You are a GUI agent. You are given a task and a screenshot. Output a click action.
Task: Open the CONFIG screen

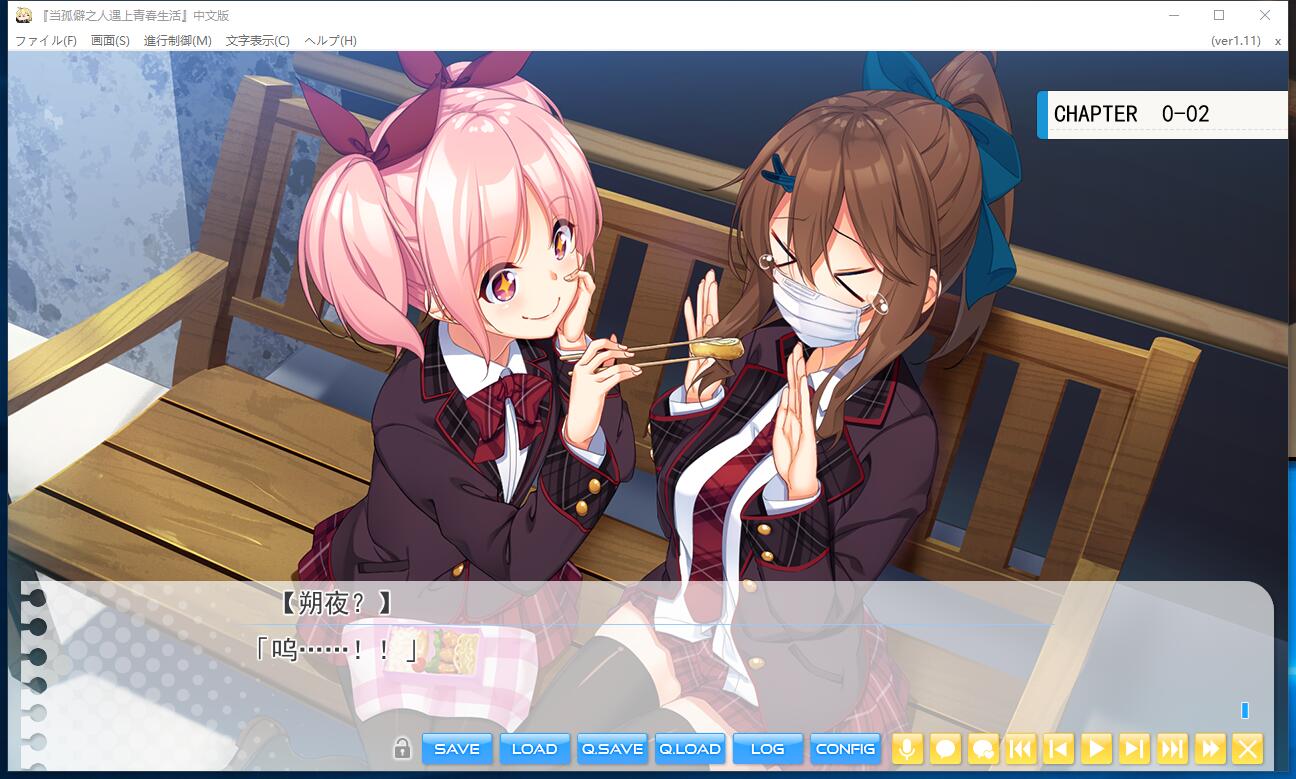tap(845, 748)
